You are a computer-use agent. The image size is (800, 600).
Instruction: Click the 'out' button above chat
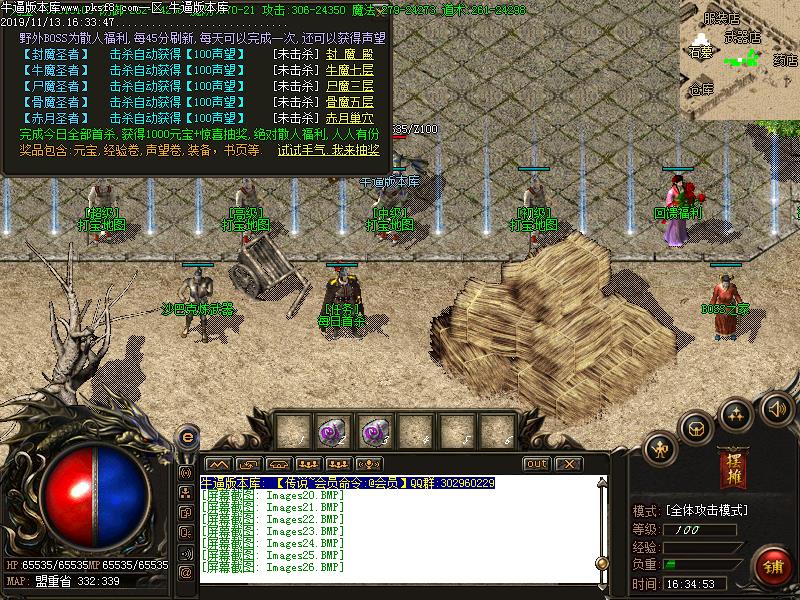[x=537, y=464]
